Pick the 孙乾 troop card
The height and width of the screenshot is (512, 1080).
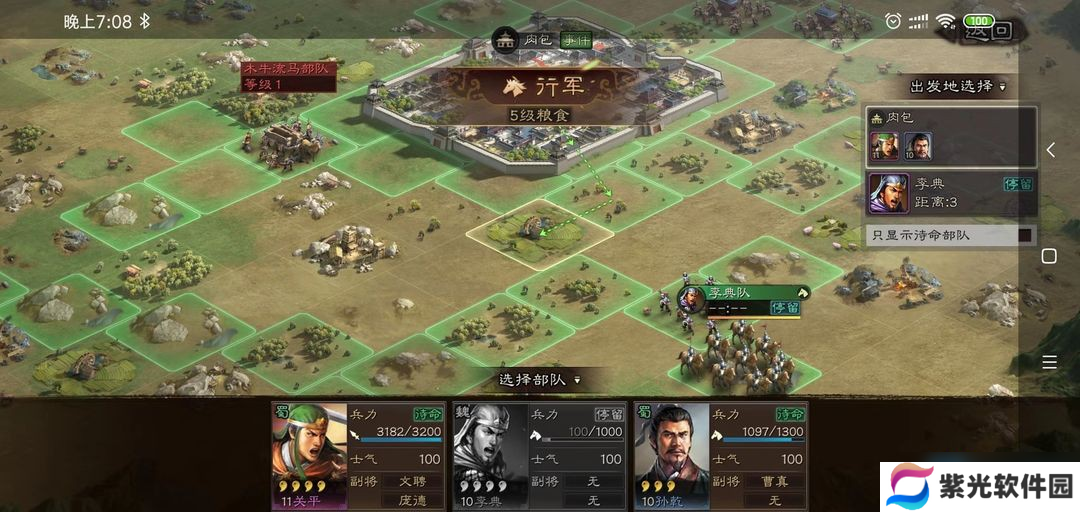click(720, 455)
